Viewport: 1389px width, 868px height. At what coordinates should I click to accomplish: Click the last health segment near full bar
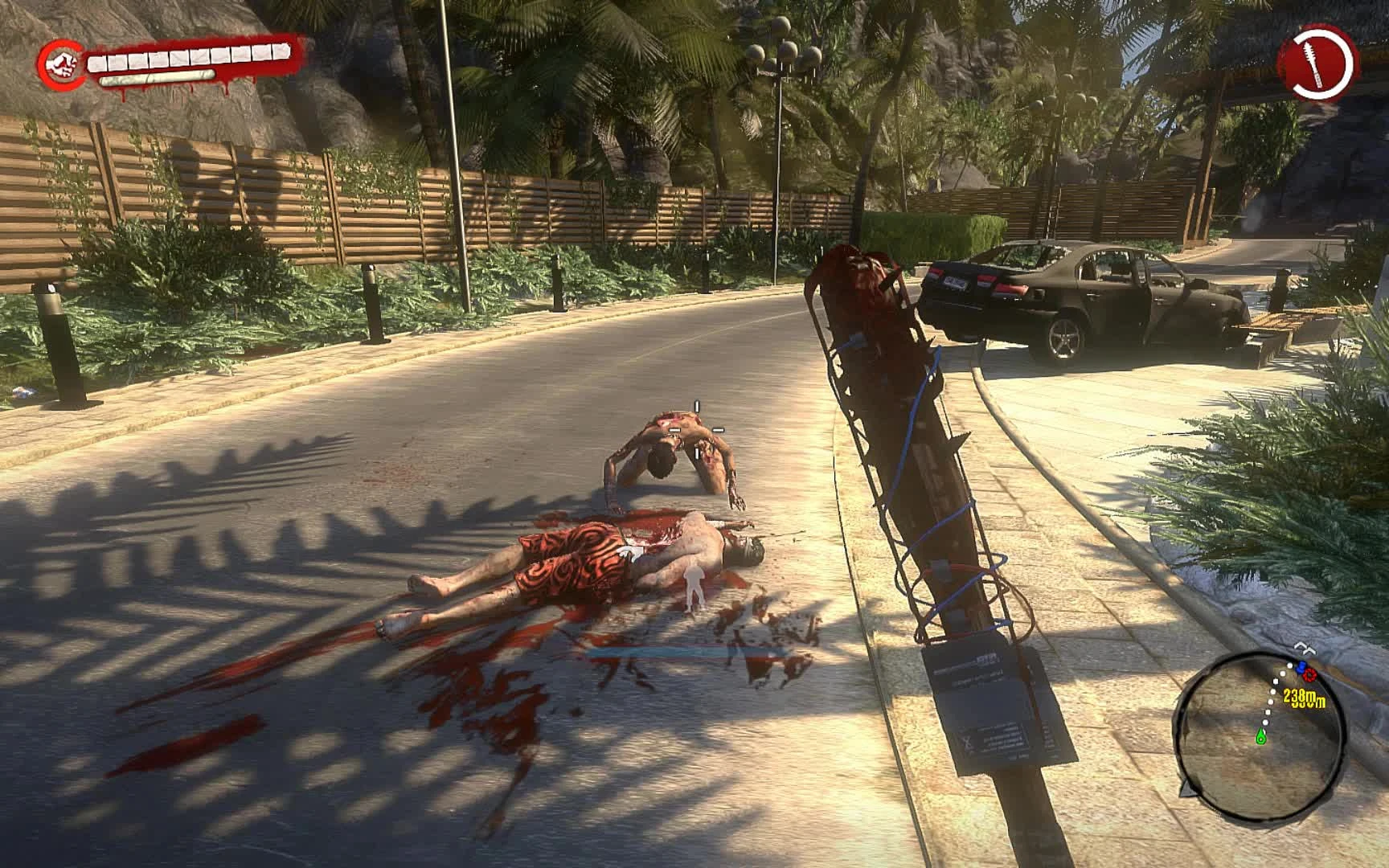click(x=279, y=51)
